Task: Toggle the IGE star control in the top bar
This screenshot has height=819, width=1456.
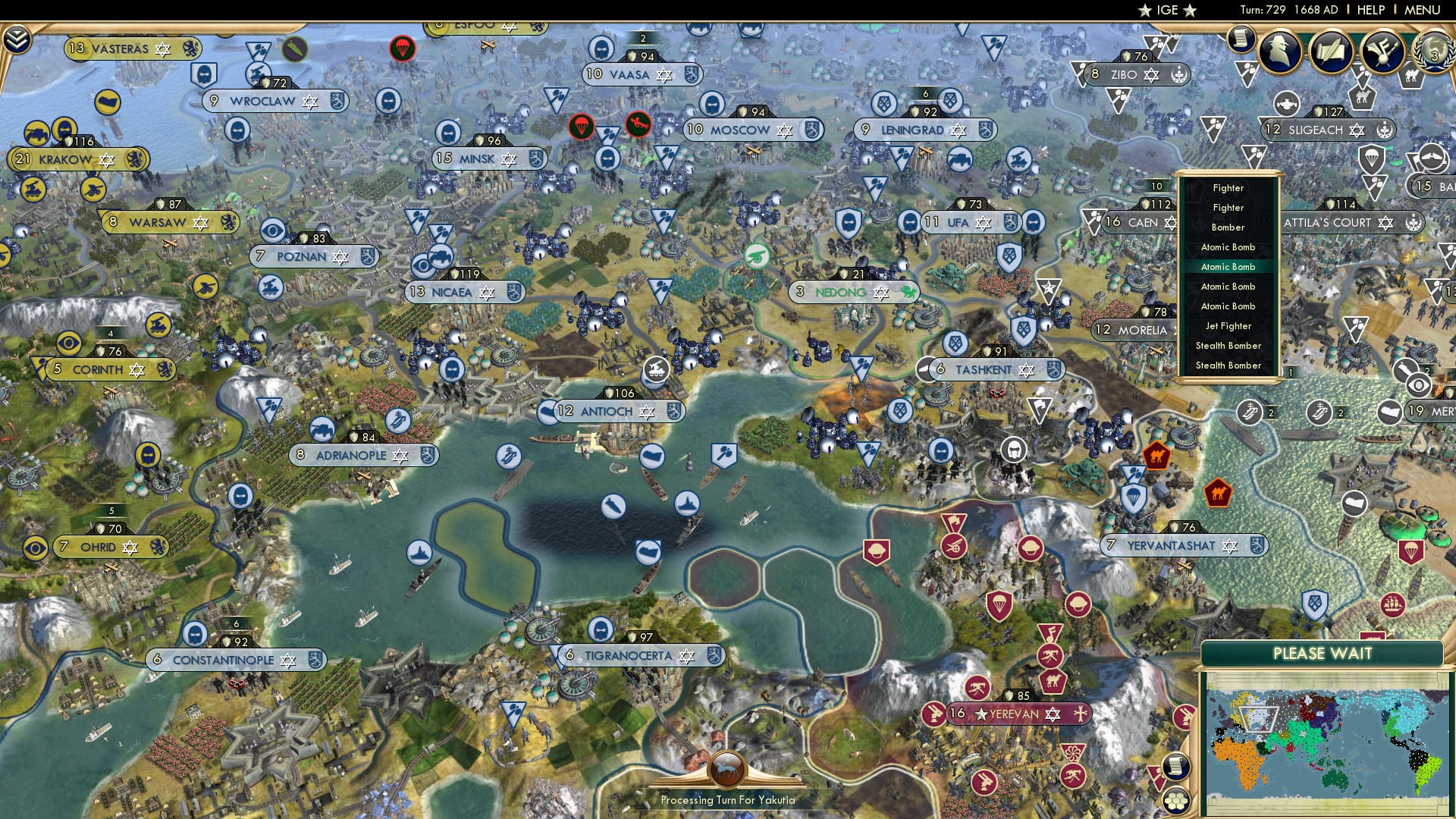Action: [x=1166, y=11]
